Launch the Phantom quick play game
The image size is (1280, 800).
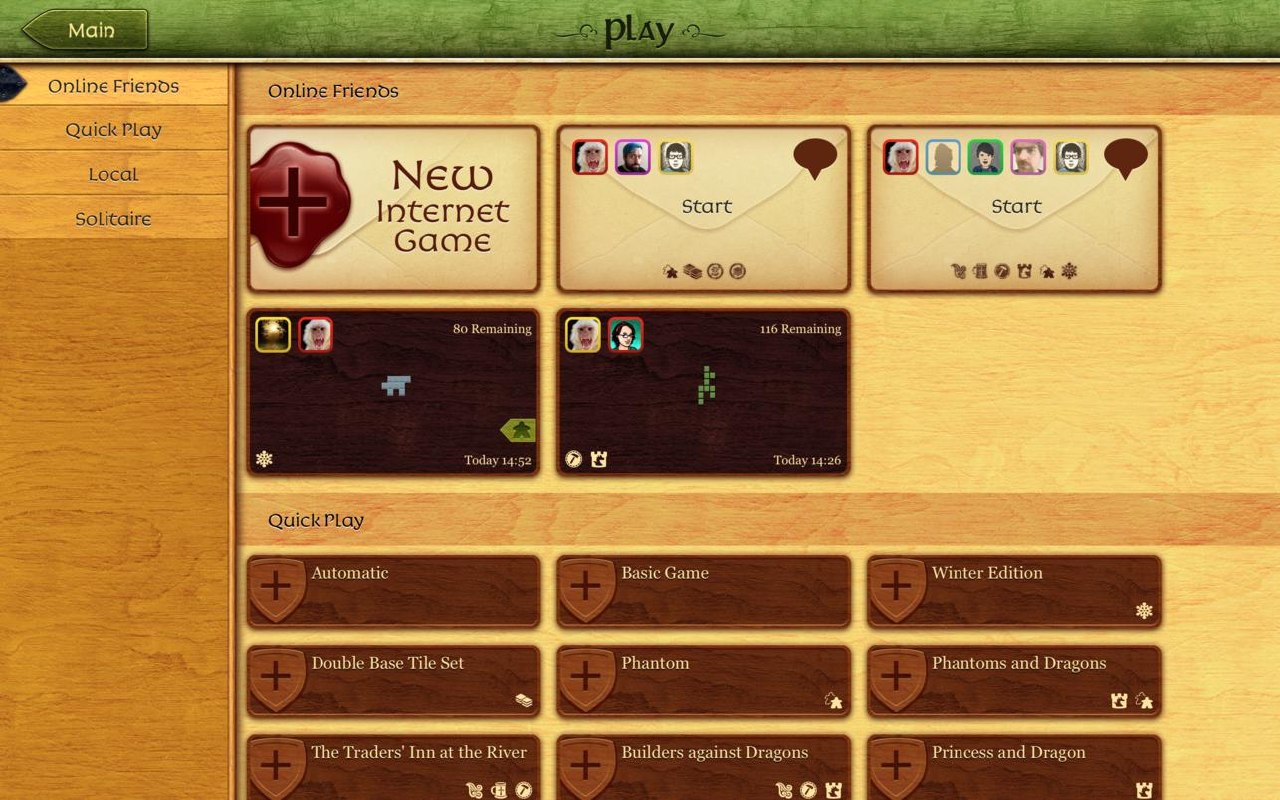703,681
